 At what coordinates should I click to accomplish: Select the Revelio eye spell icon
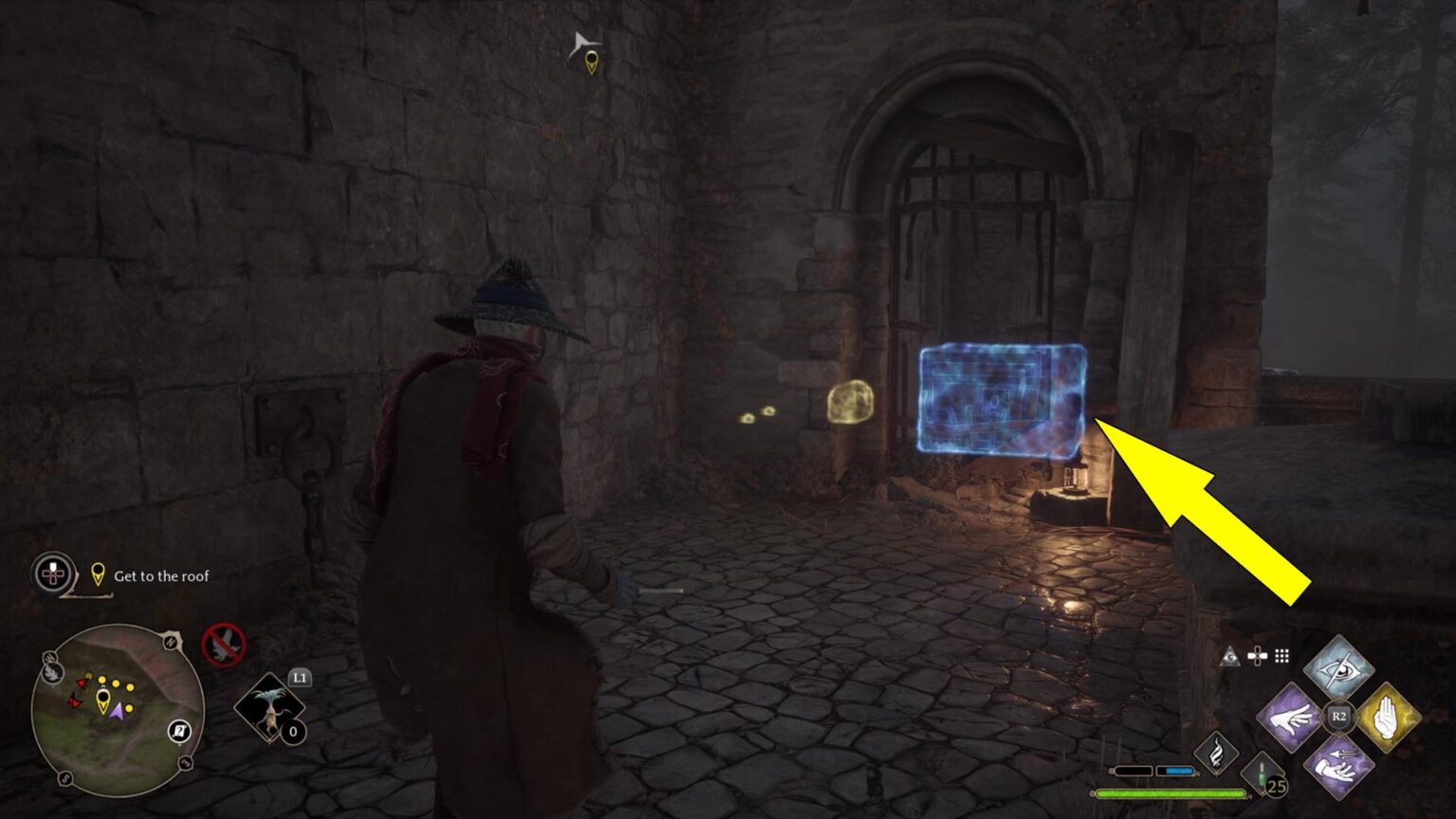click(x=1338, y=668)
